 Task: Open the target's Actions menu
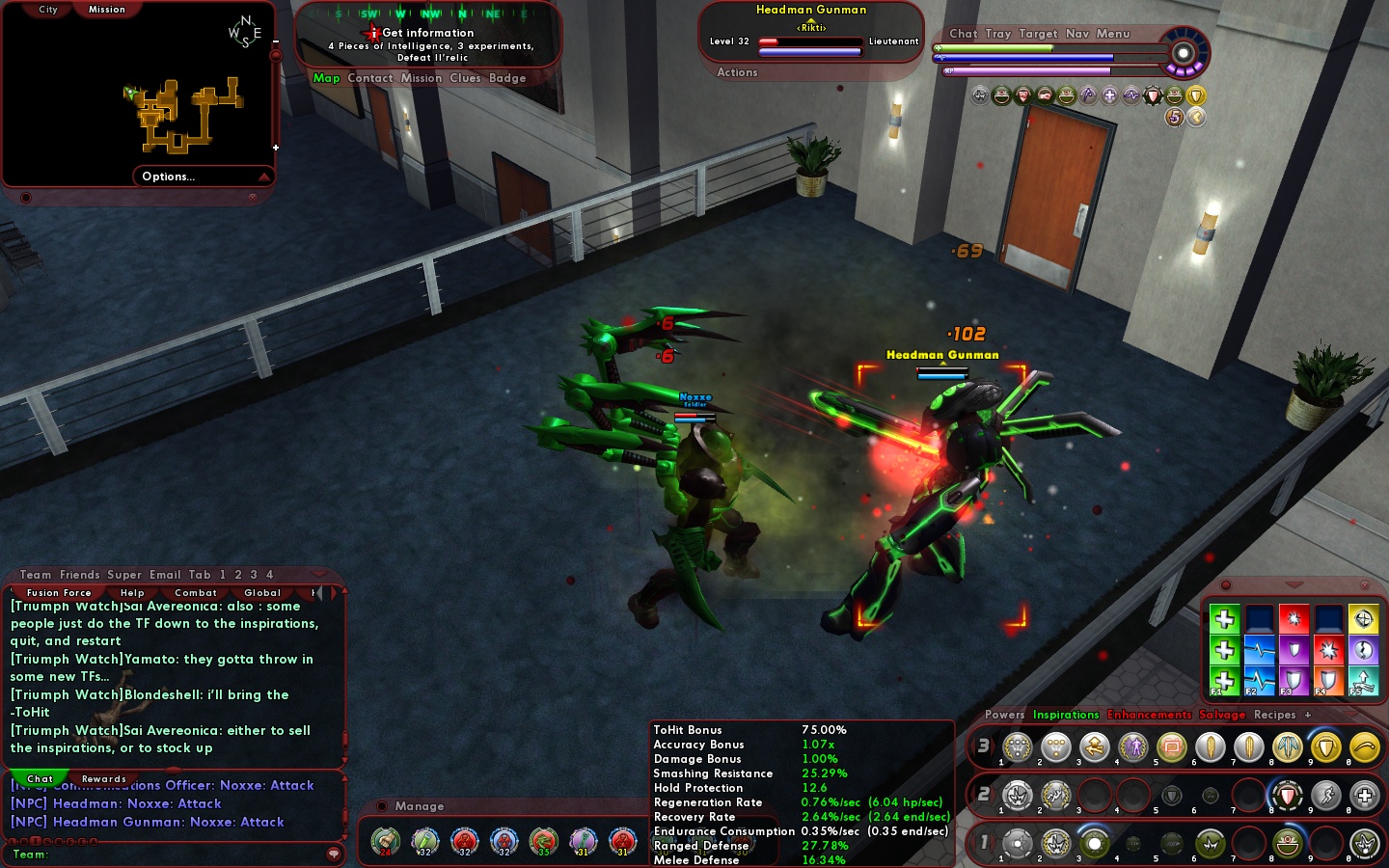click(737, 72)
